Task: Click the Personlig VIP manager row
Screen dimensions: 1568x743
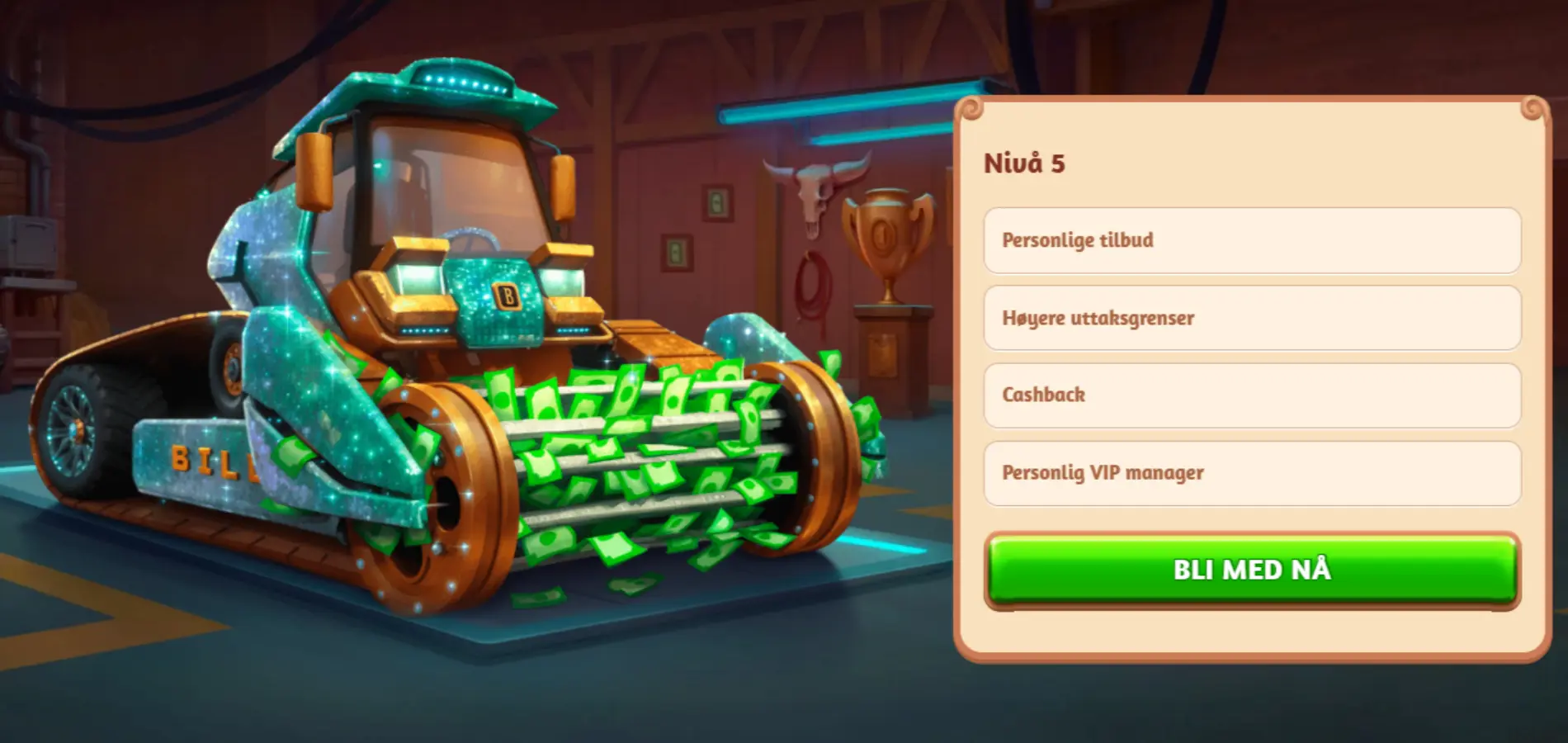Action: click(x=1250, y=472)
